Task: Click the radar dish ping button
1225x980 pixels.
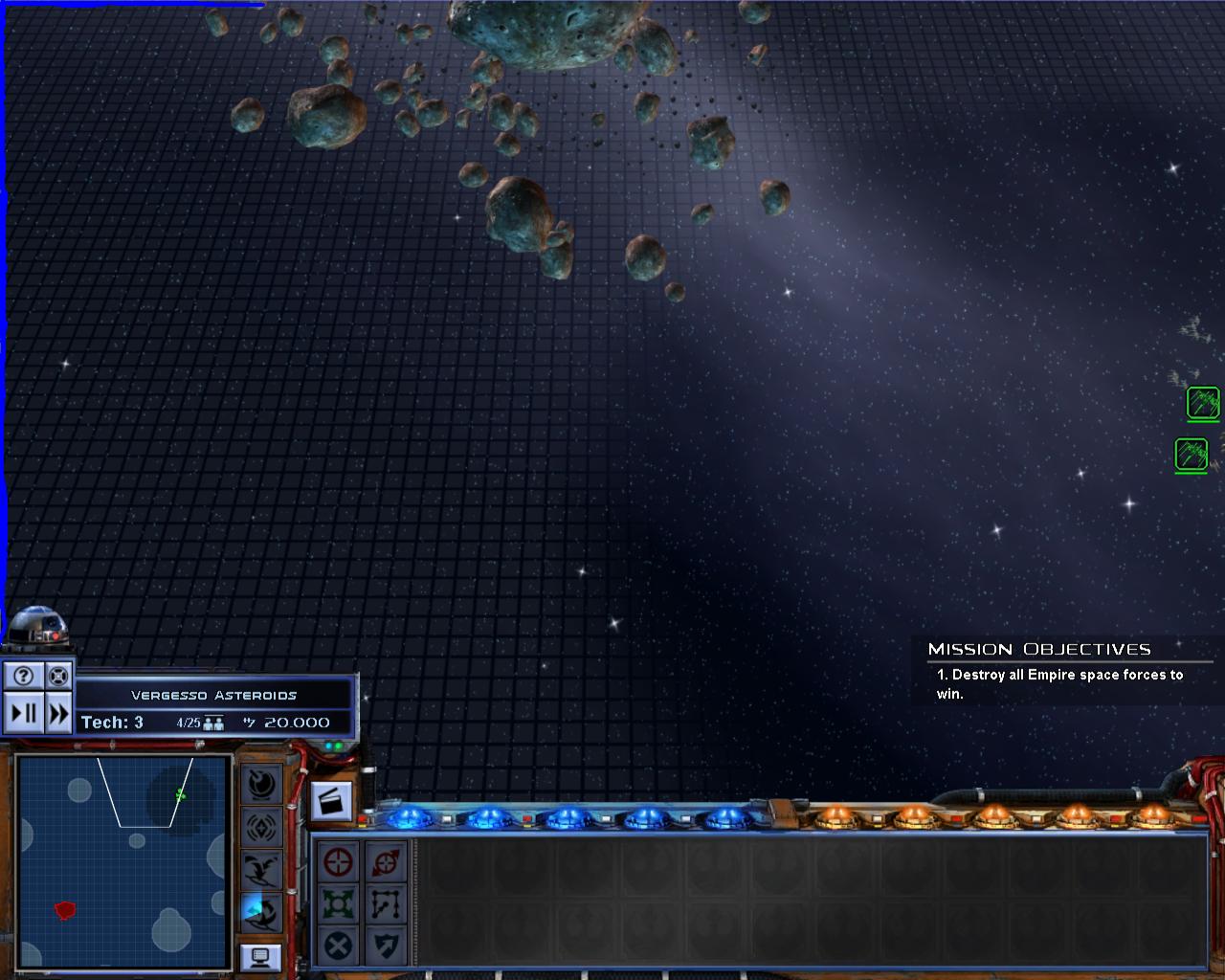Action: 261,784
